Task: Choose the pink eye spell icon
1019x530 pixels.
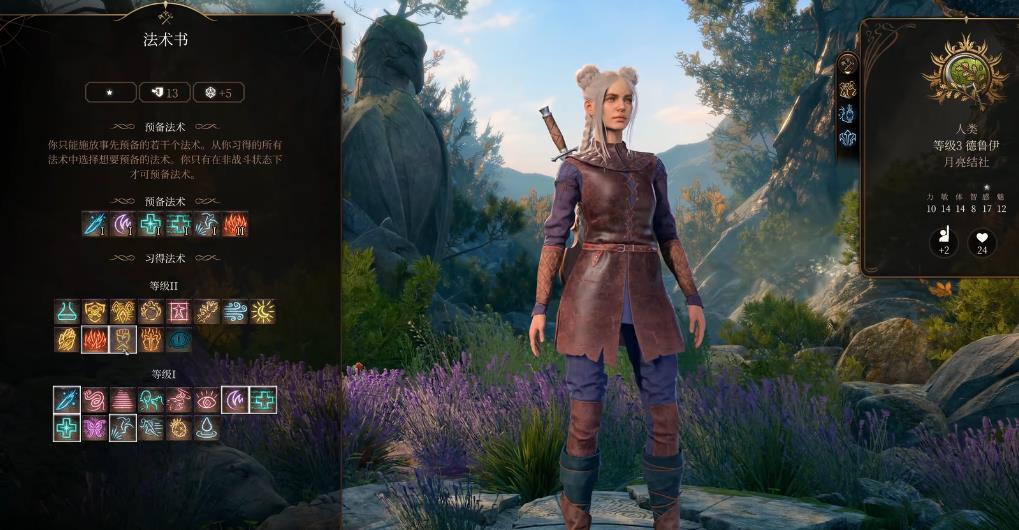Action: coord(207,400)
